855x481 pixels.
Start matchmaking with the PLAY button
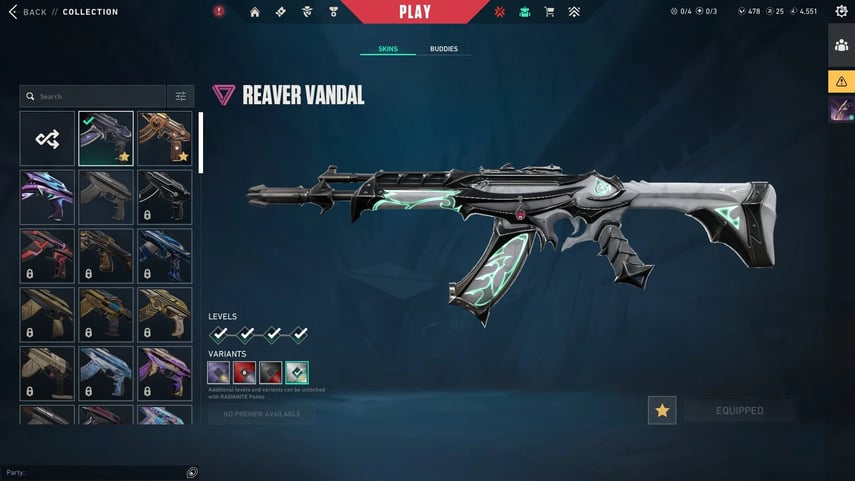tap(414, 12)
